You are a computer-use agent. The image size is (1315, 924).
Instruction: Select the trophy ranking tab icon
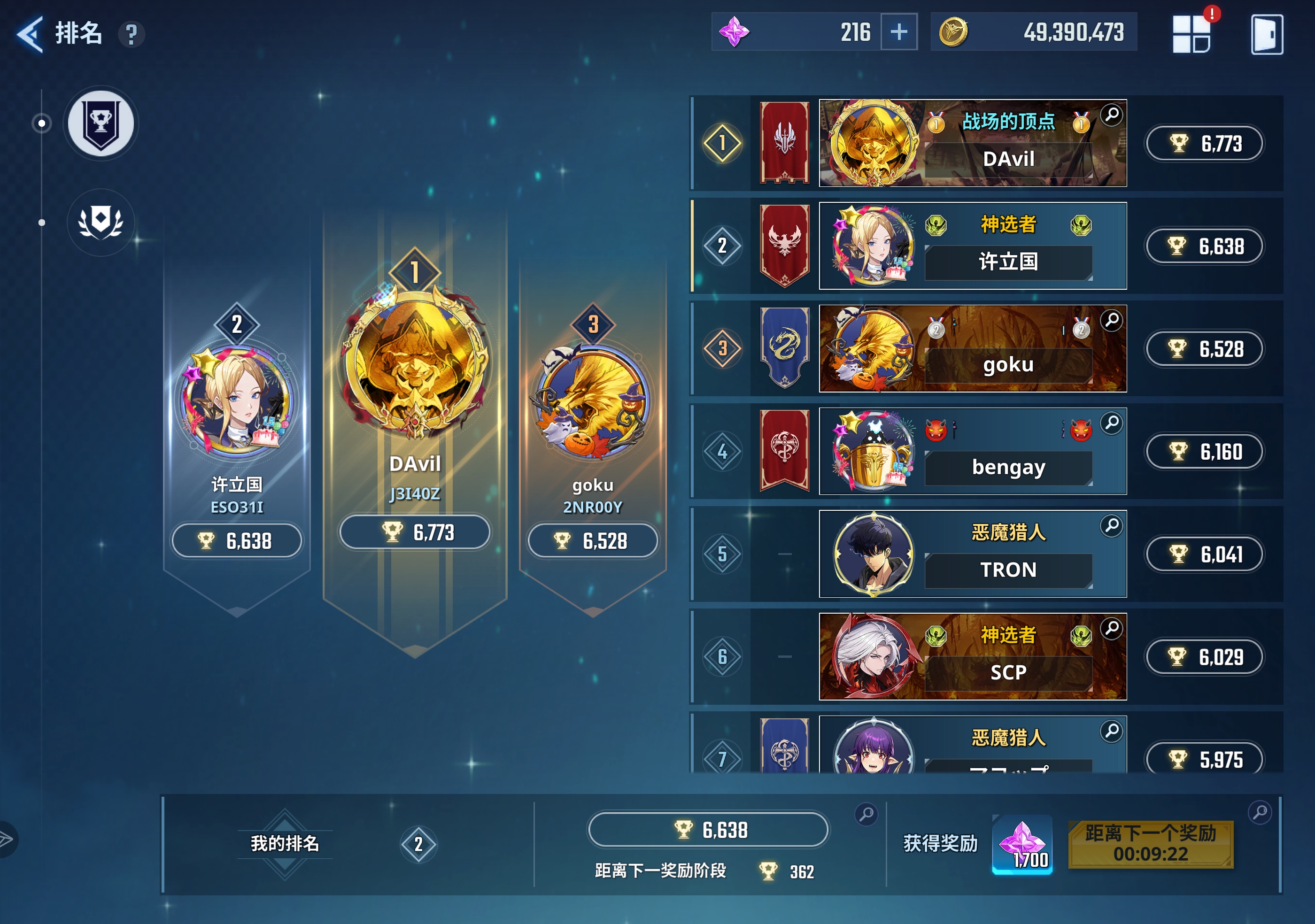(x=100, y=123)
